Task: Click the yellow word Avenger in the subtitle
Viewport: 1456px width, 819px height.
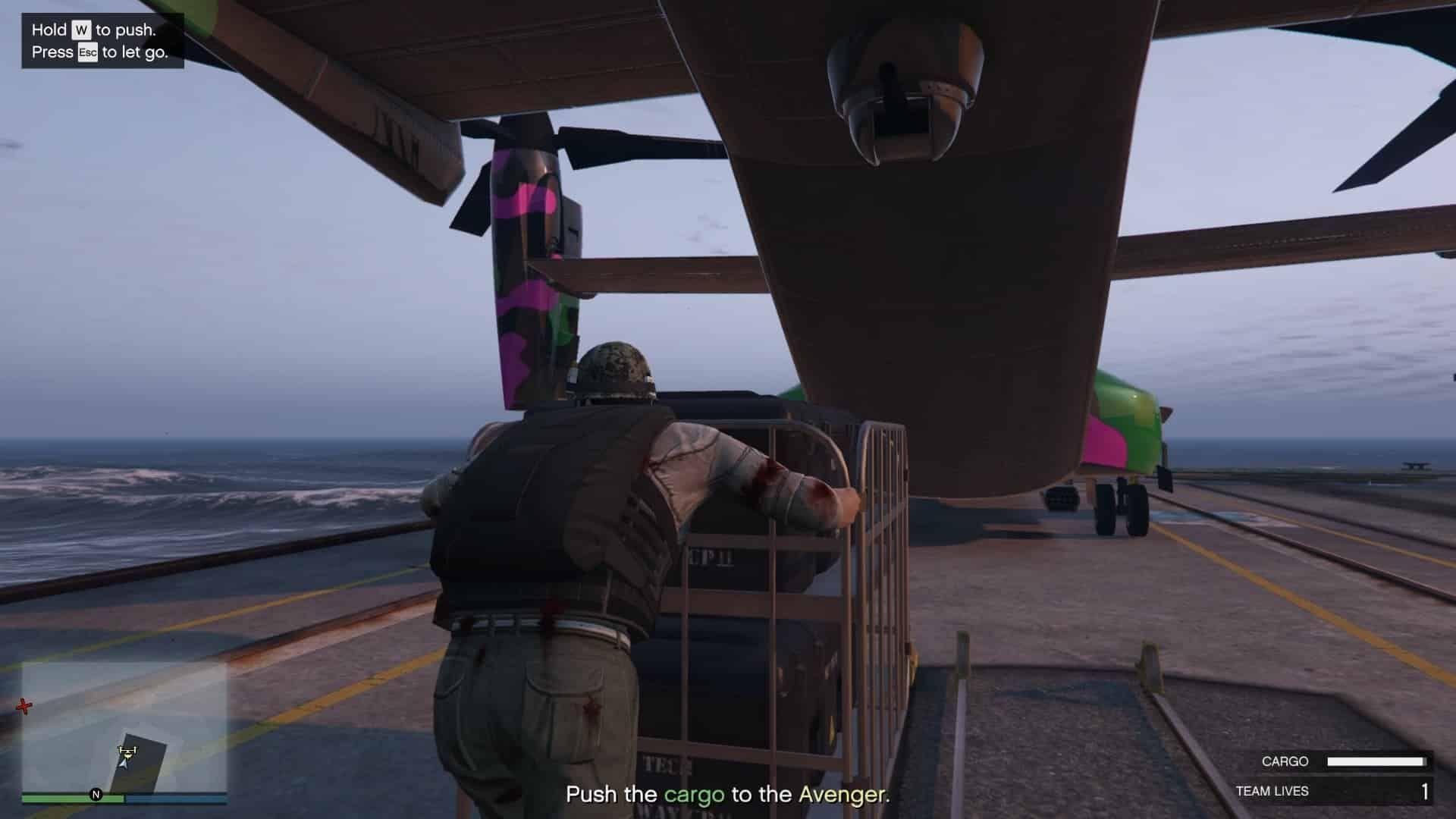Action: coord(842,795)
